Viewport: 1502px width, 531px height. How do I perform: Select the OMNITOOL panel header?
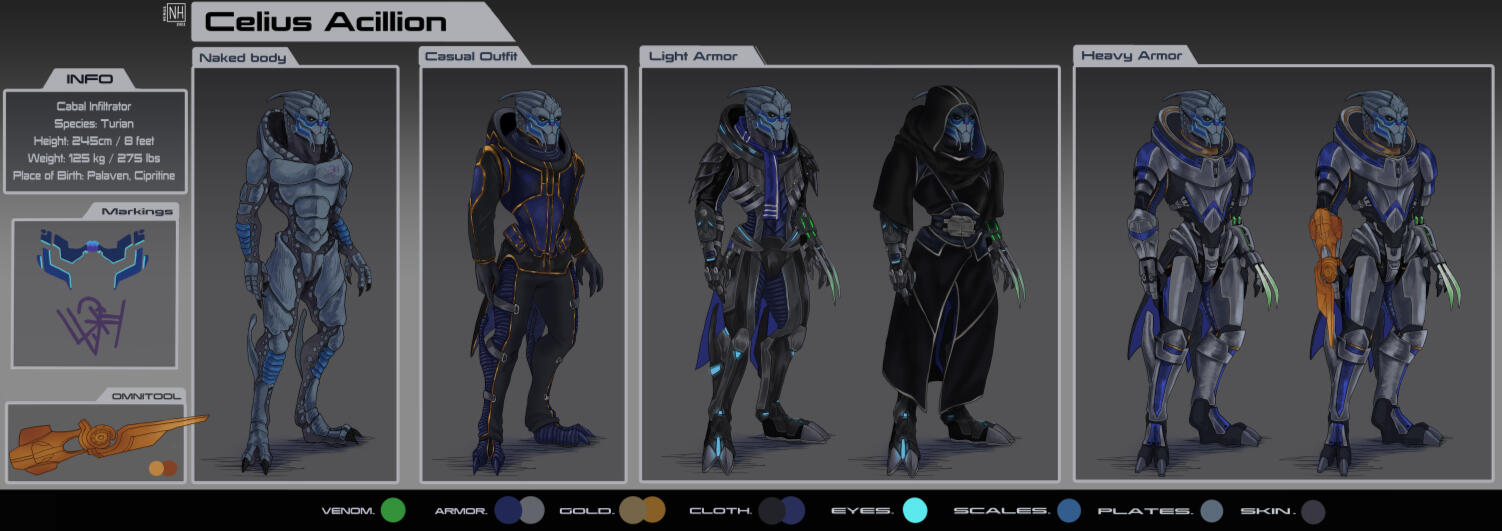(145, 396)
